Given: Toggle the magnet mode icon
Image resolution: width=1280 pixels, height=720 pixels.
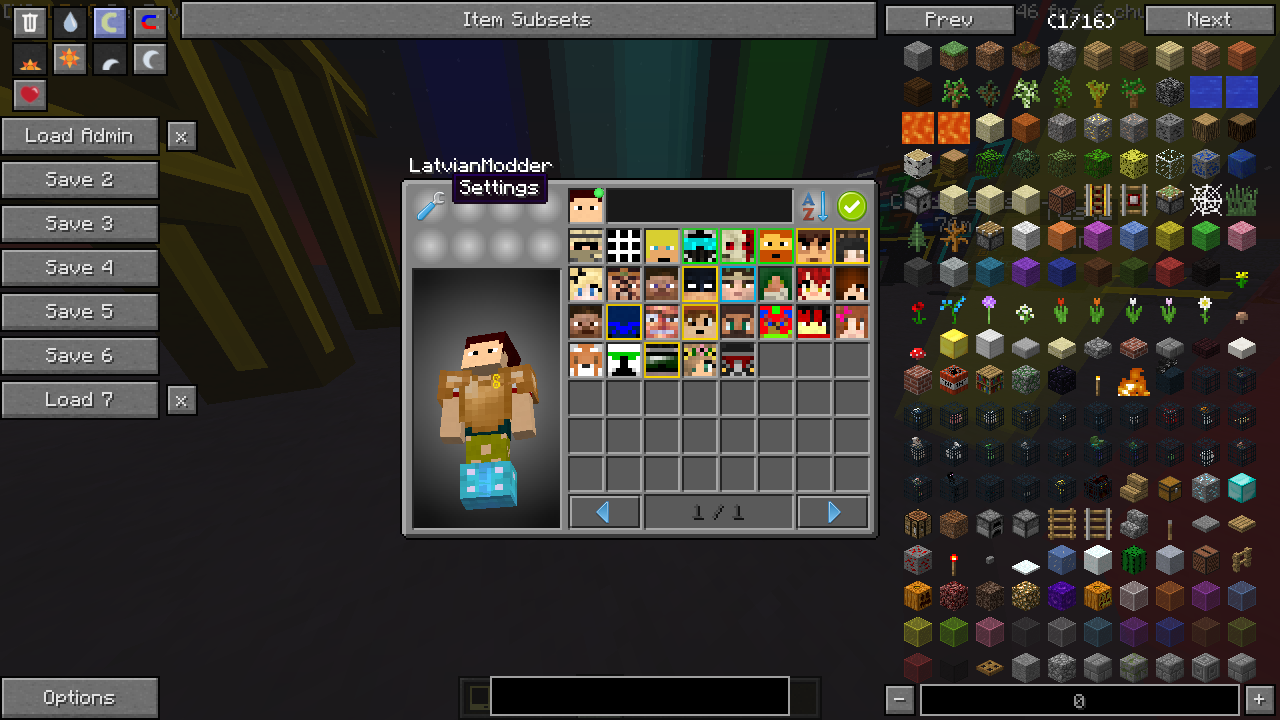Looking at the screenshot, I should 149,23.
